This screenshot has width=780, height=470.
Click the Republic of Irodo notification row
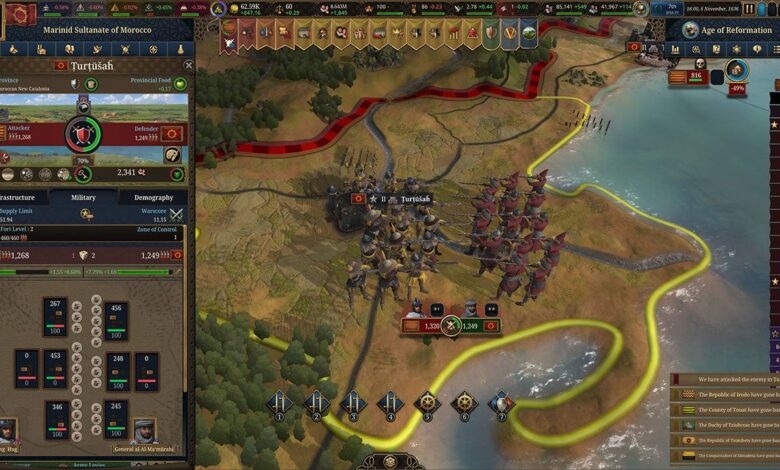tap(726, 395)
